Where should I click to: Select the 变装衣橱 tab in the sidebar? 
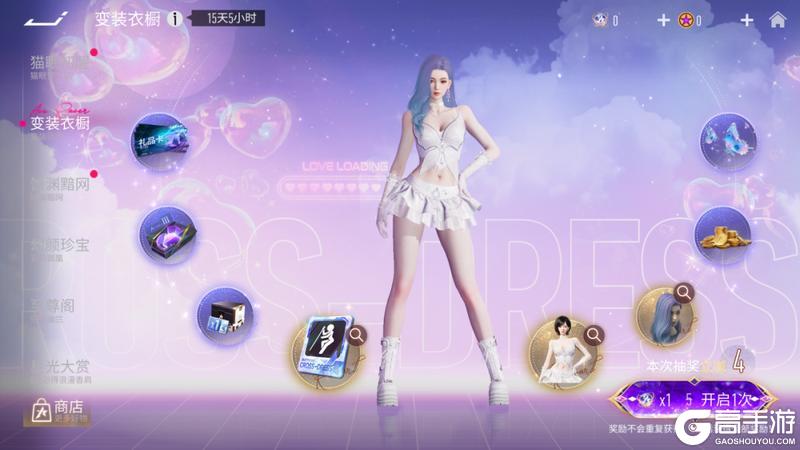click(60, 124)
